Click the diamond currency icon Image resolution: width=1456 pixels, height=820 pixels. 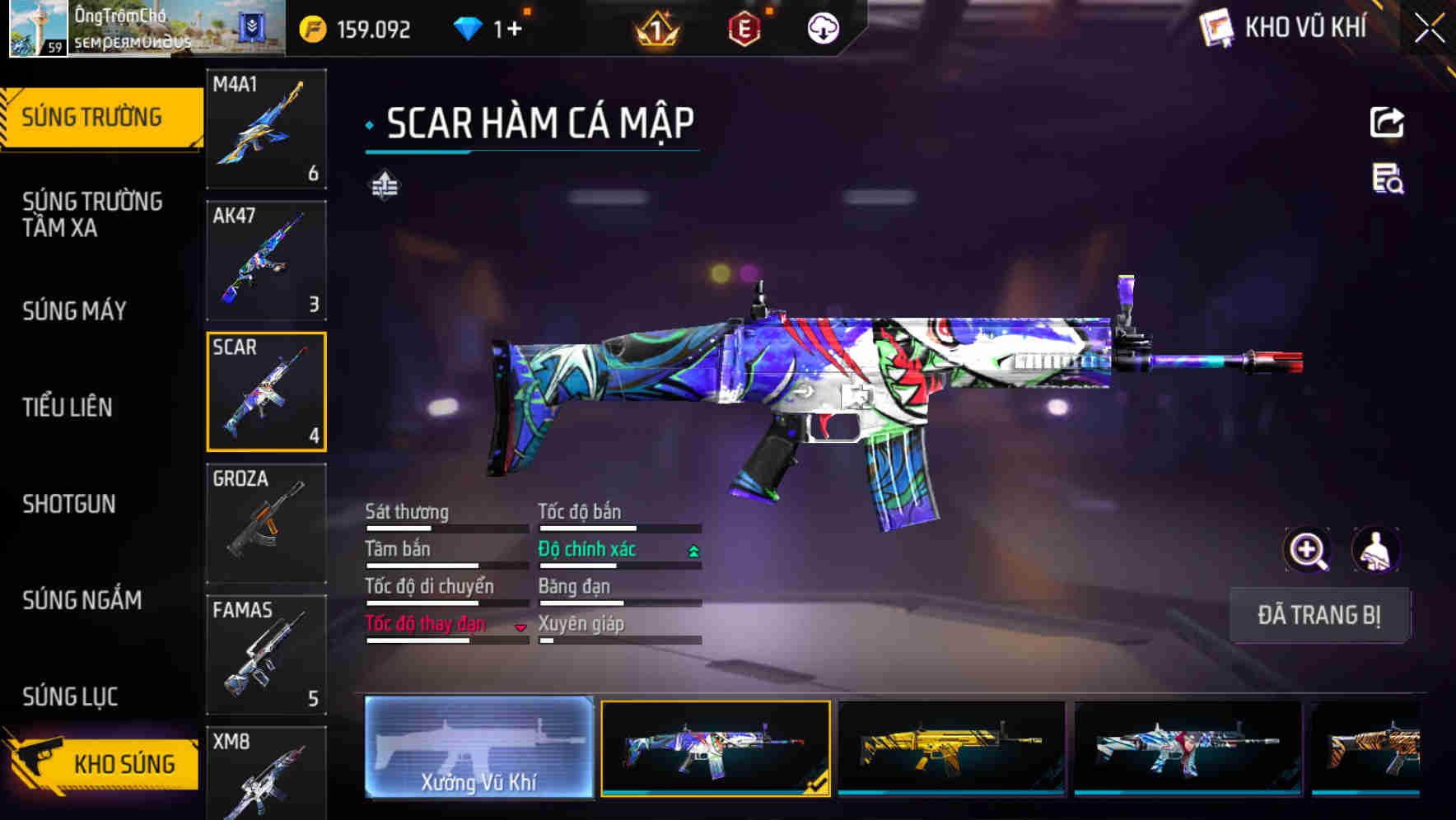pos(469,27)
